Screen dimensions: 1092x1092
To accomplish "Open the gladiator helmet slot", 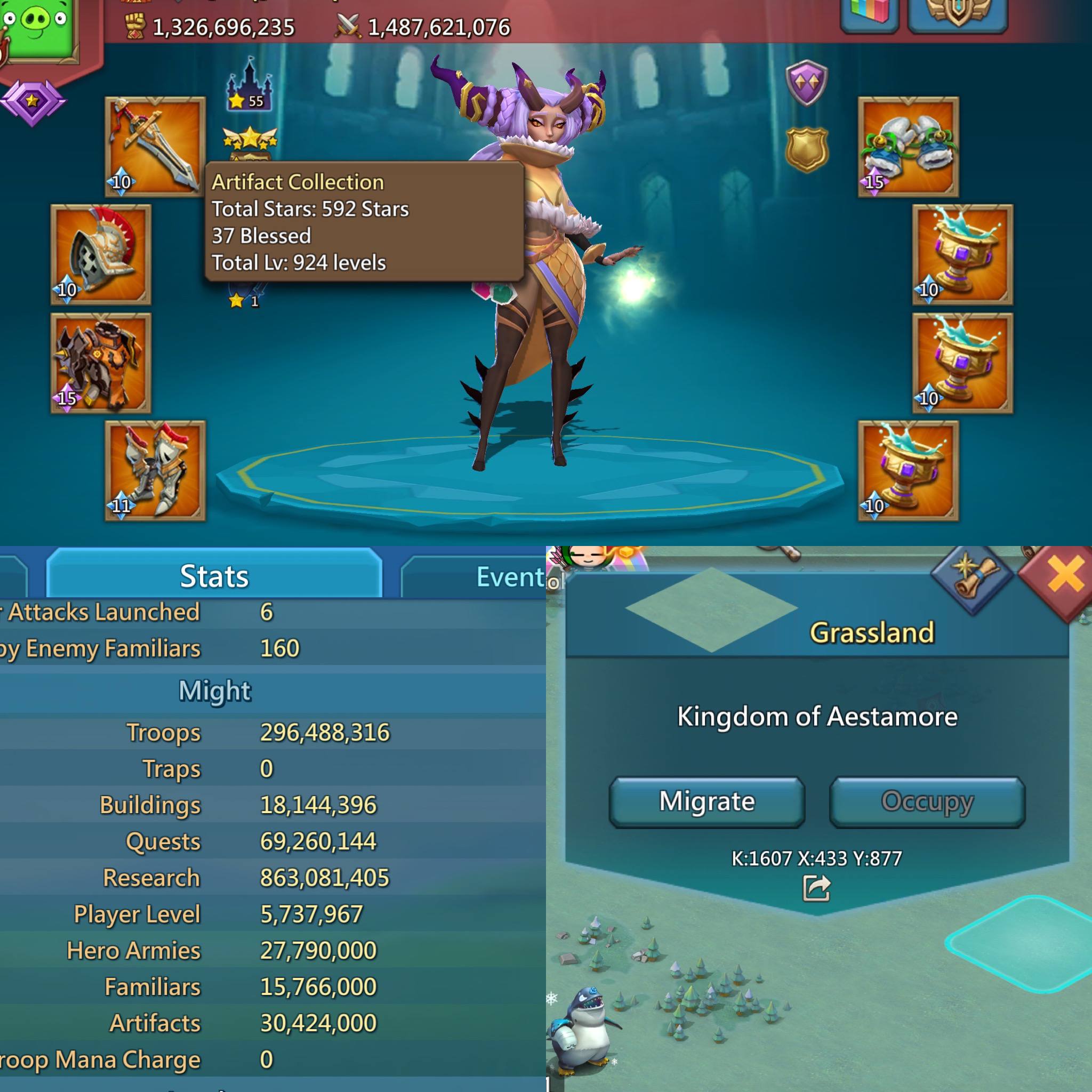I will 101,255.
